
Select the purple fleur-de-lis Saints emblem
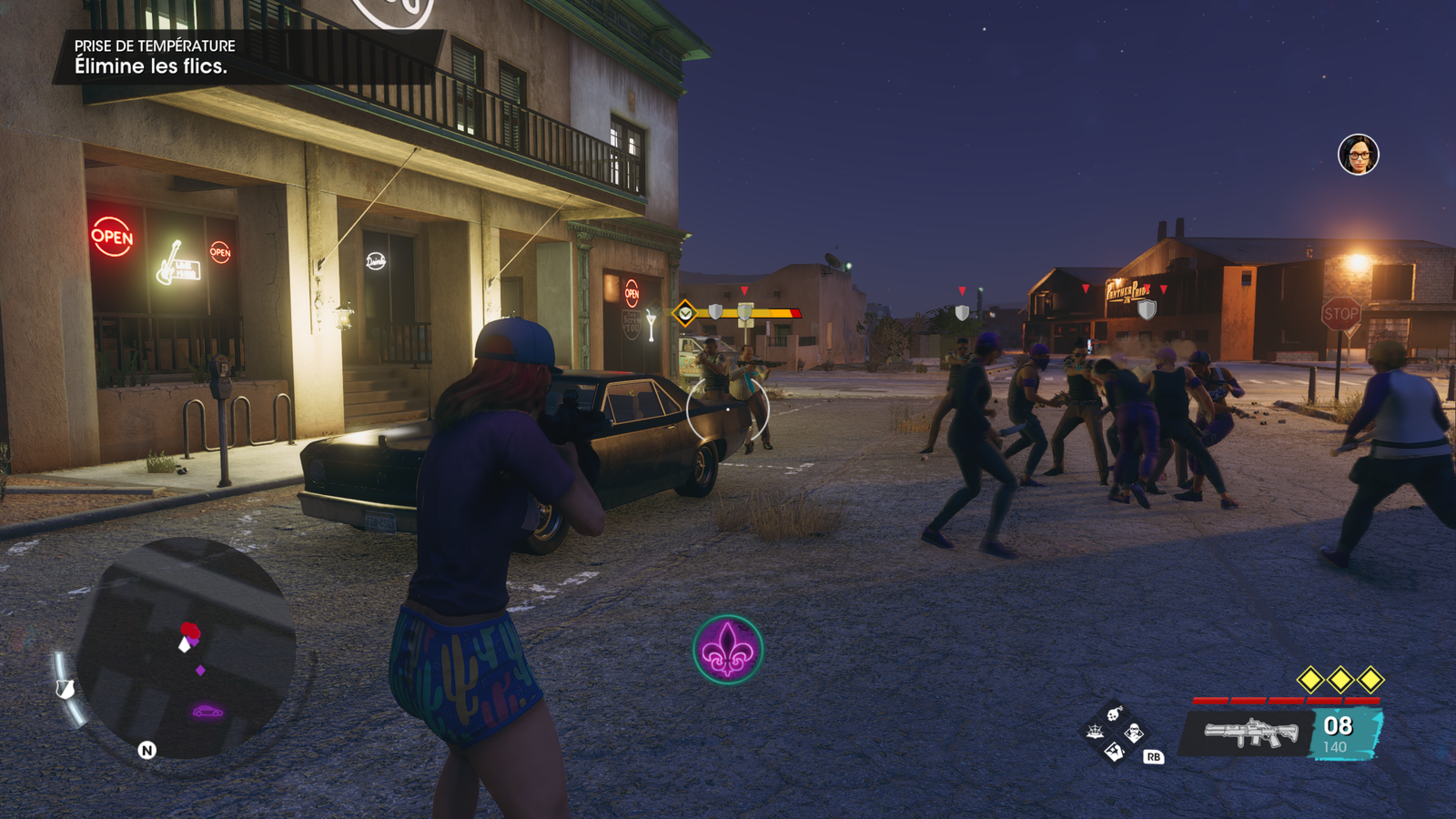coord(727,649)
